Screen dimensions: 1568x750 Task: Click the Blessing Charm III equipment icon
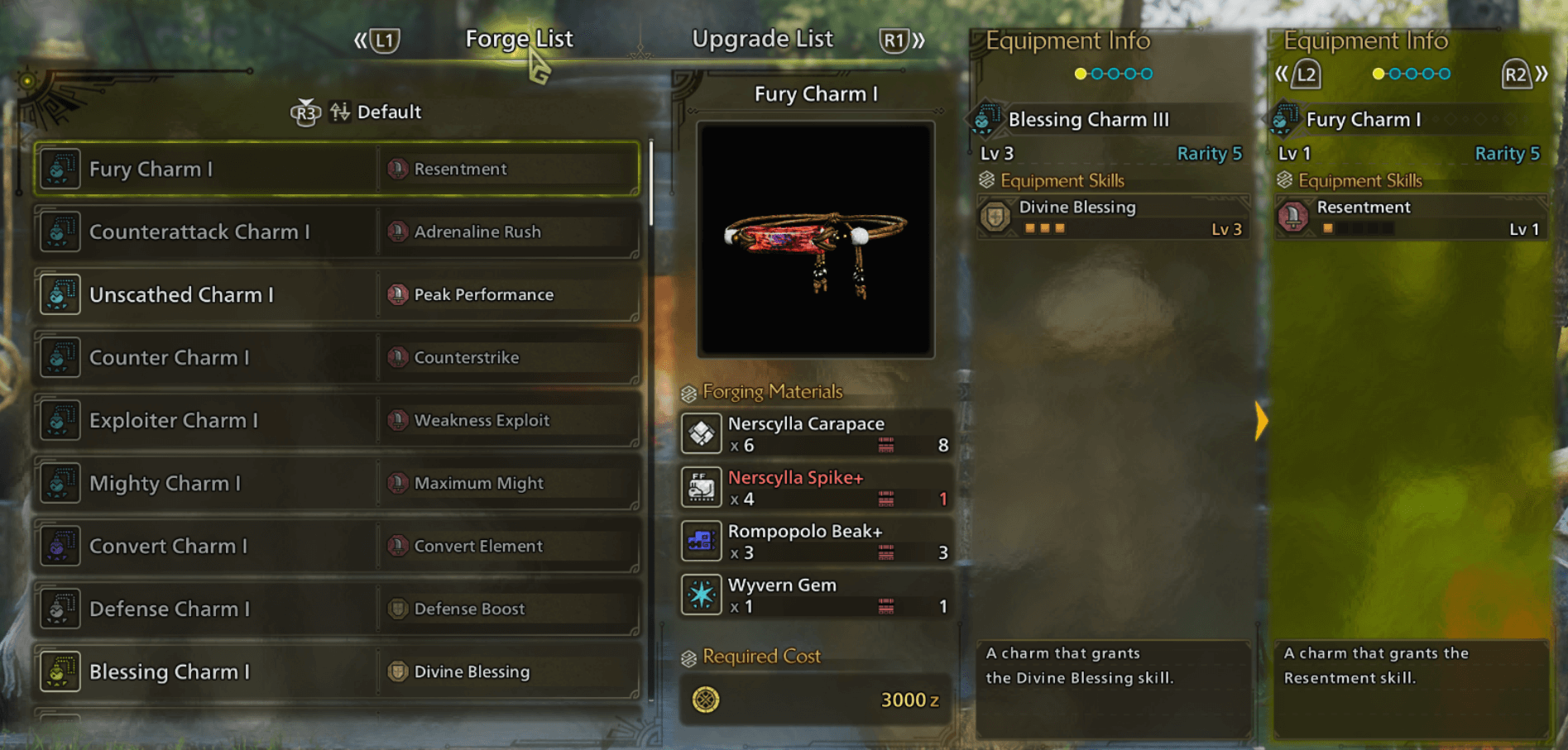click(x=983, y=119)
